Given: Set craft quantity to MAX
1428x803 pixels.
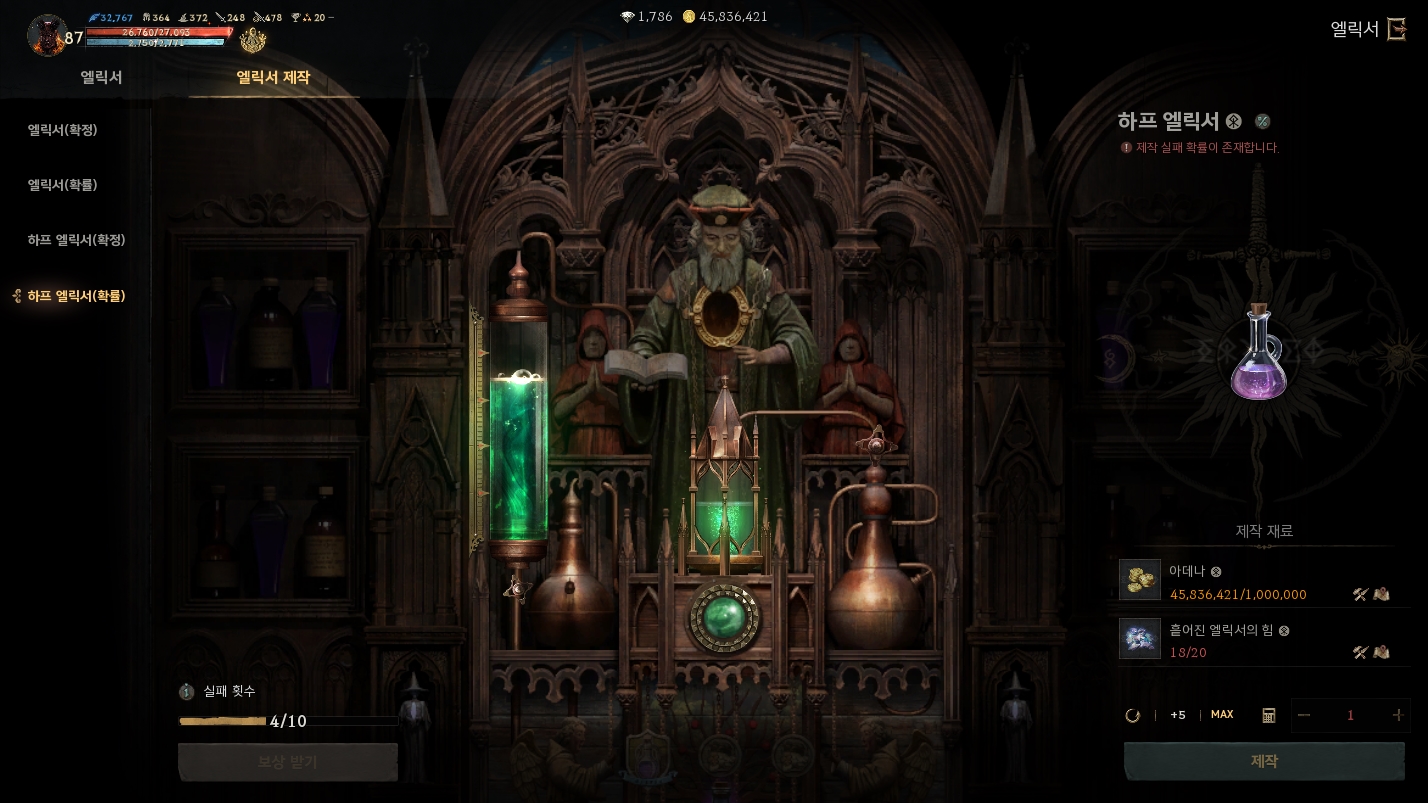Looking at the screenshot, I should (1222, 715).
